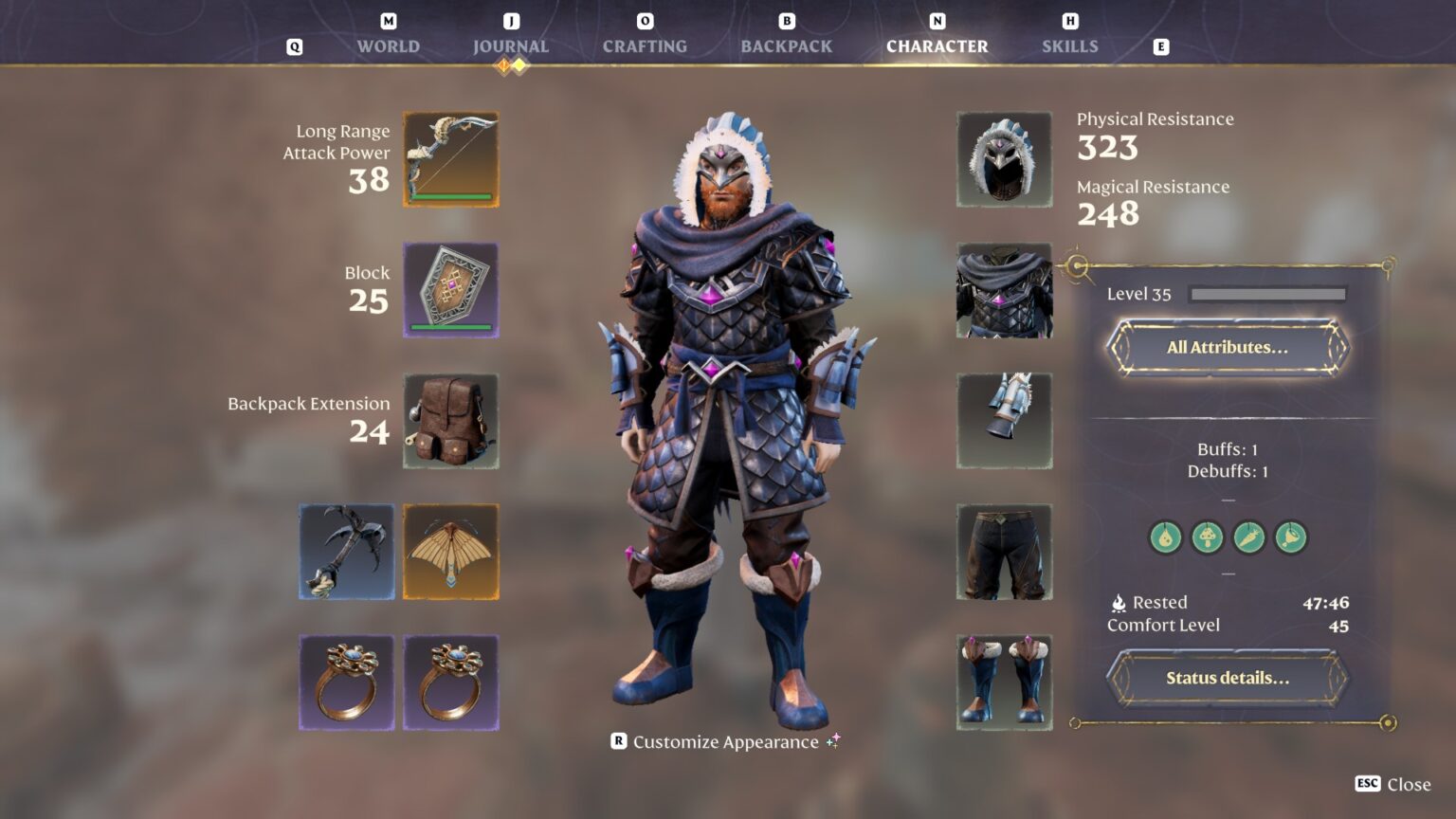This screenshot has height=819, width=1456.
Task: Select the chest armor slot
Action: click(1006, 290)
